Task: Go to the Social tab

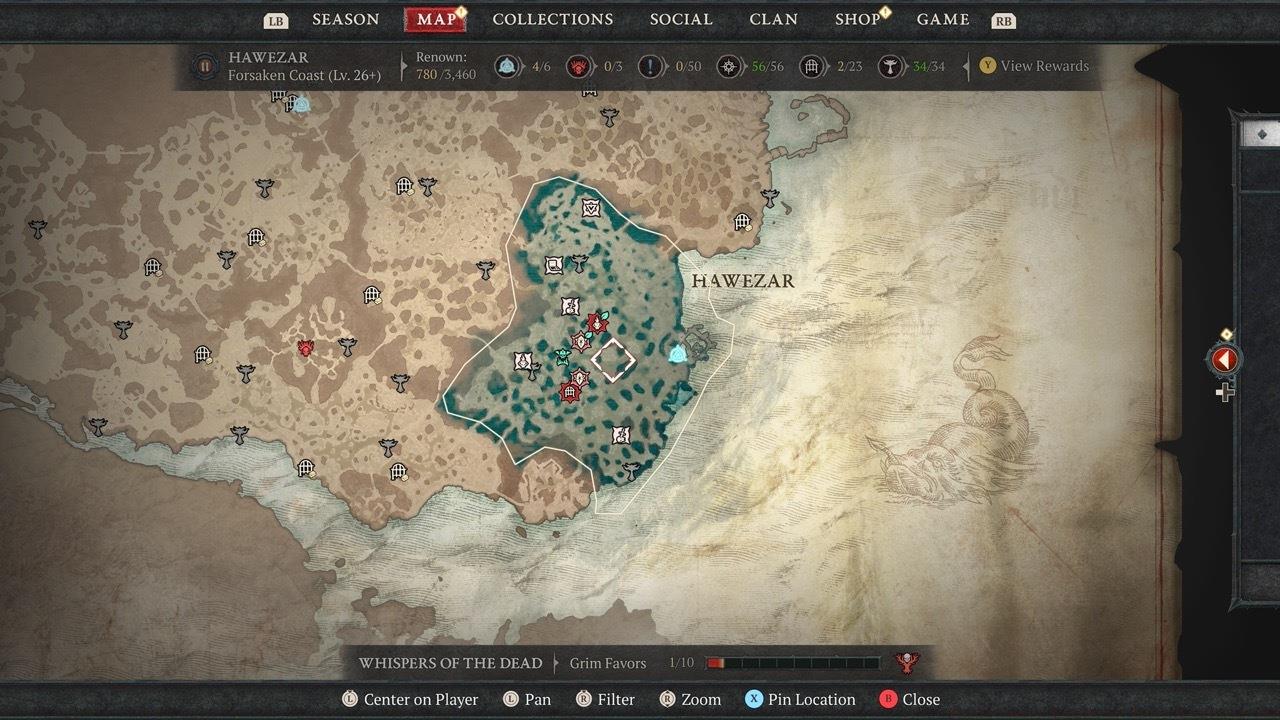Action: pyautogui.click(x=681, y=19)
